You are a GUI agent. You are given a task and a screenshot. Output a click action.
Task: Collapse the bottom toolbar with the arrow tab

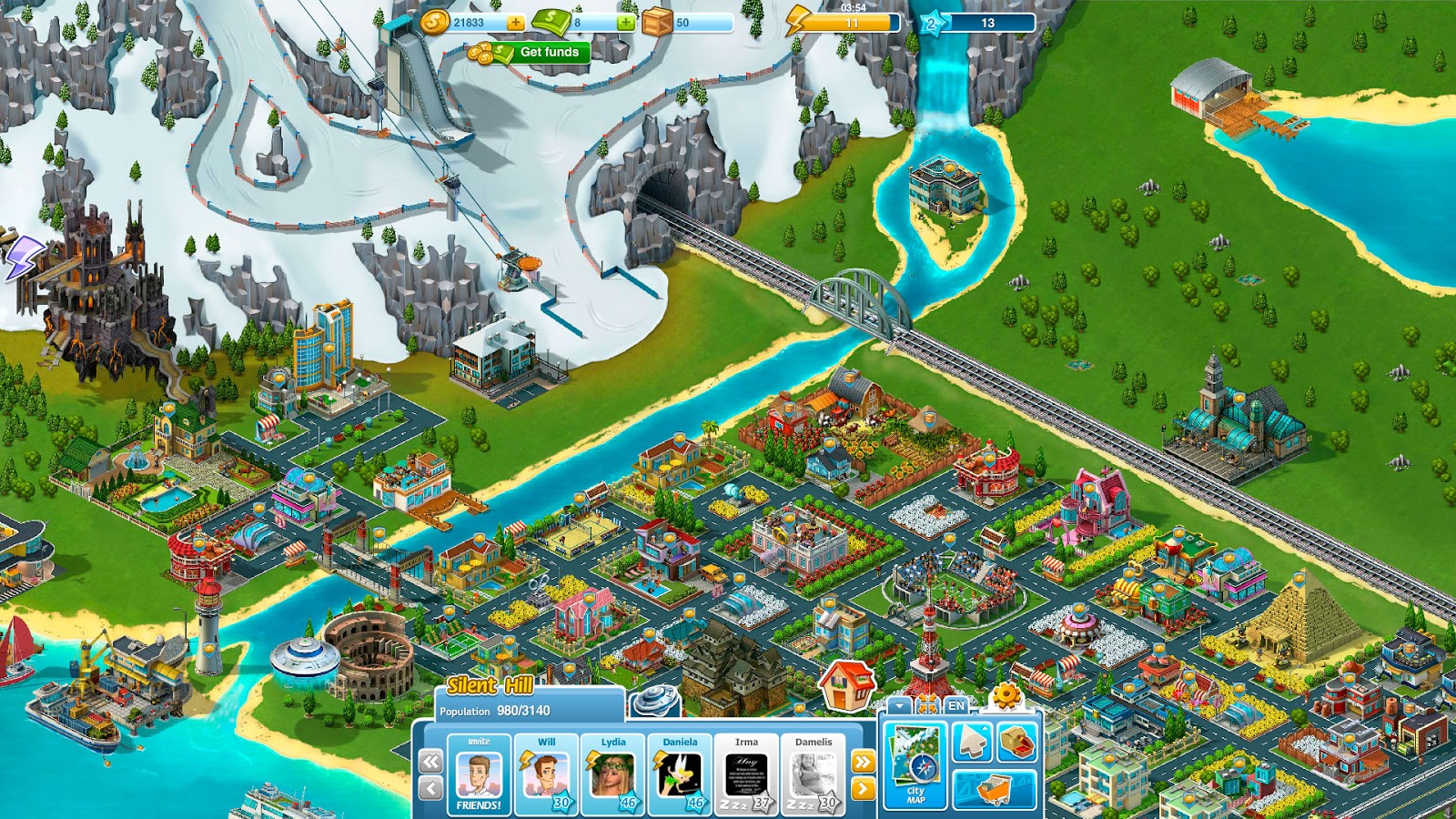click(x=898, y=705)
